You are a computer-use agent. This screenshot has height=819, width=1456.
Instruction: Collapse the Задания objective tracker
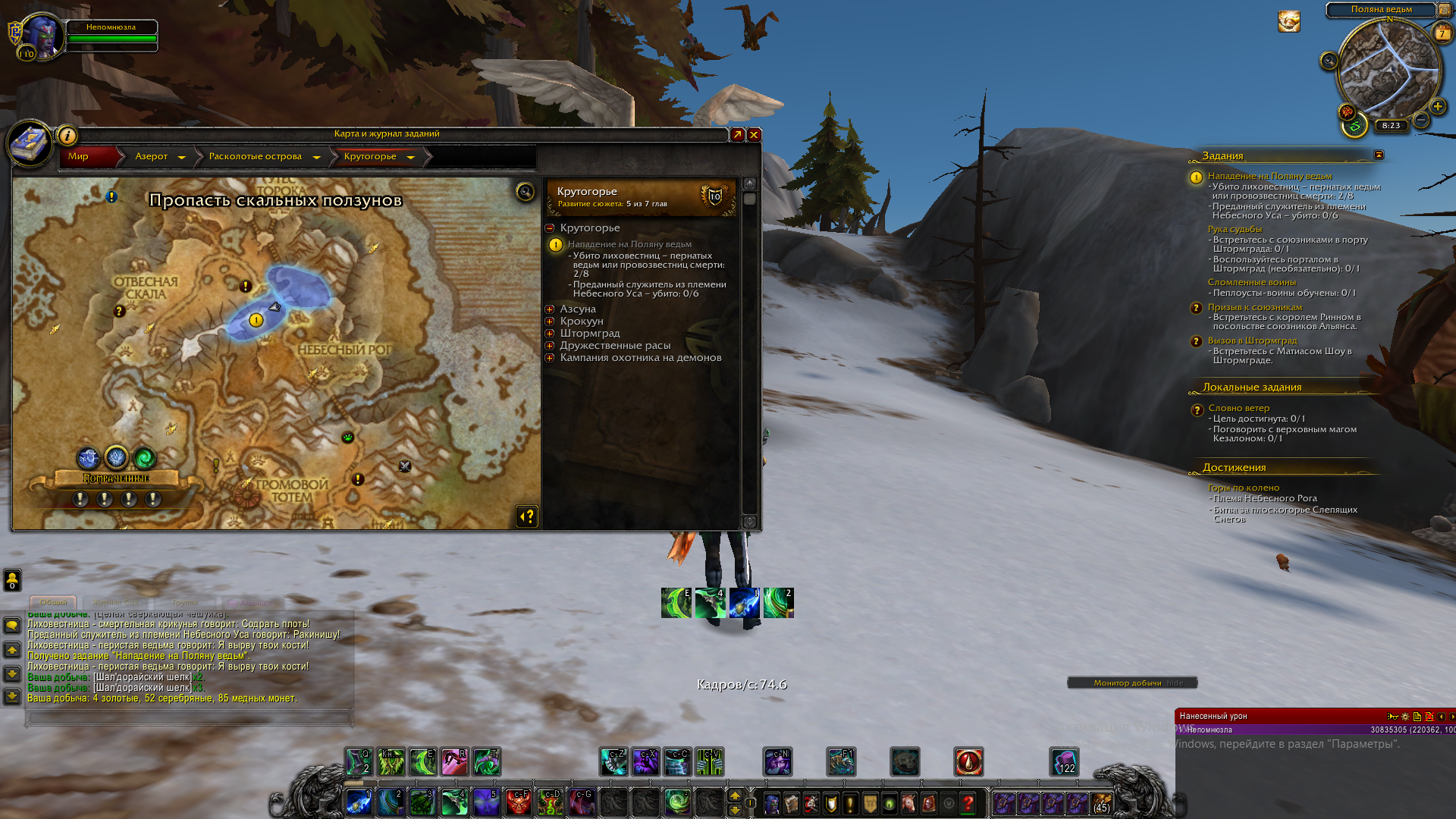click(1379, 155)
